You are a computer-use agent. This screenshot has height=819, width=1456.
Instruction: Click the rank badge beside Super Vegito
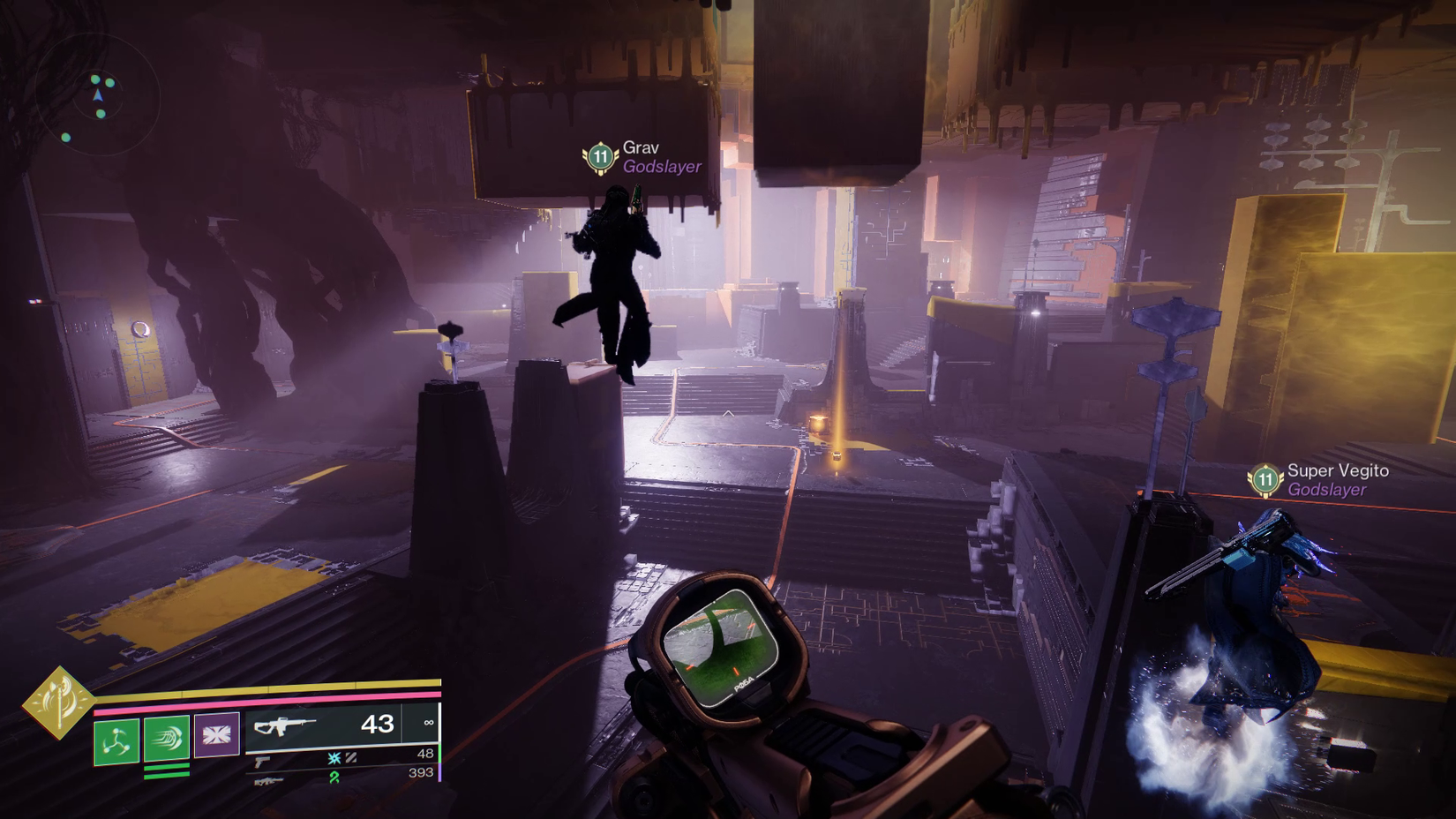click(1265, 480)
